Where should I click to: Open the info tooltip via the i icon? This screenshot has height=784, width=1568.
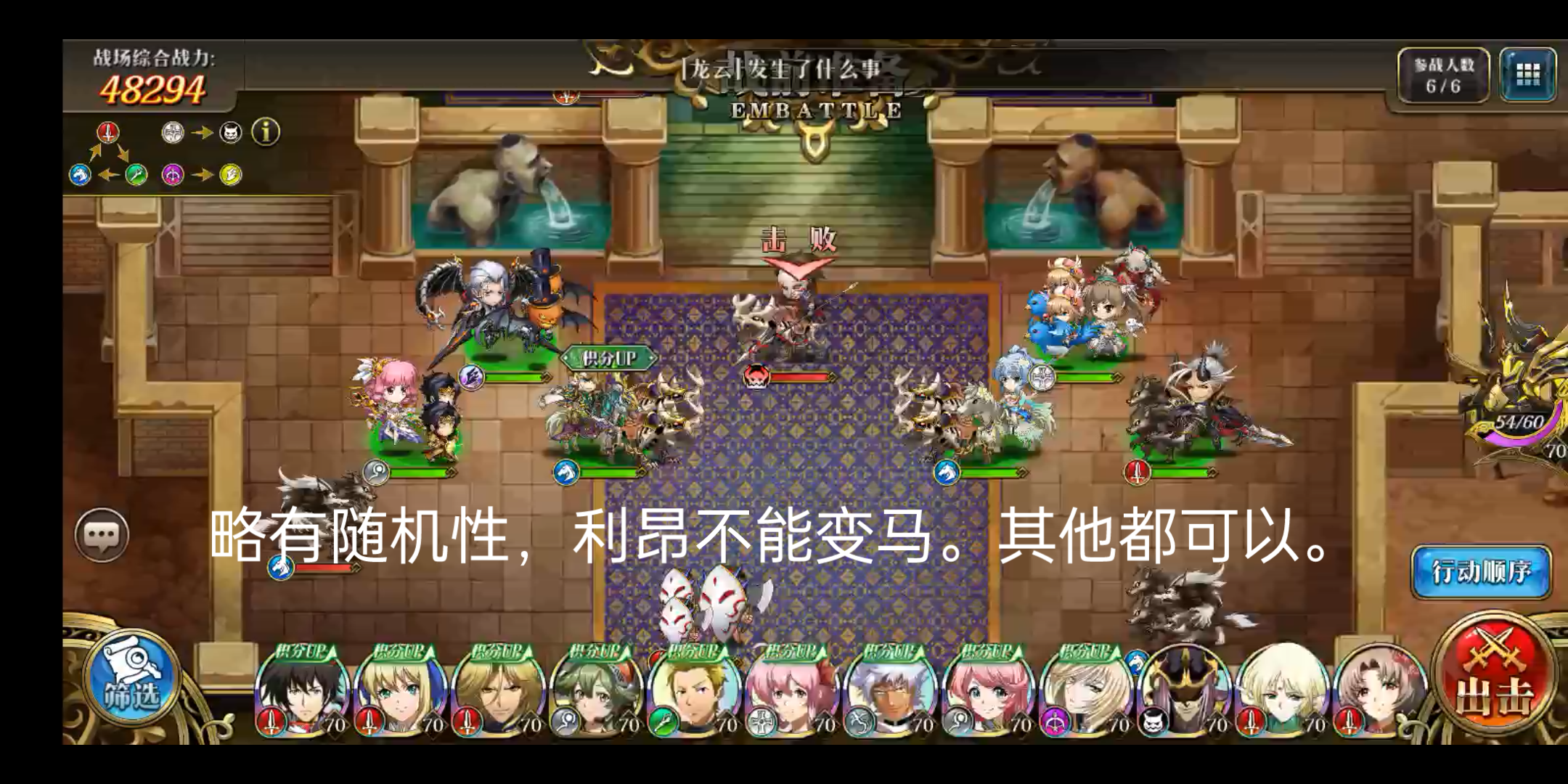click(266, 133)
